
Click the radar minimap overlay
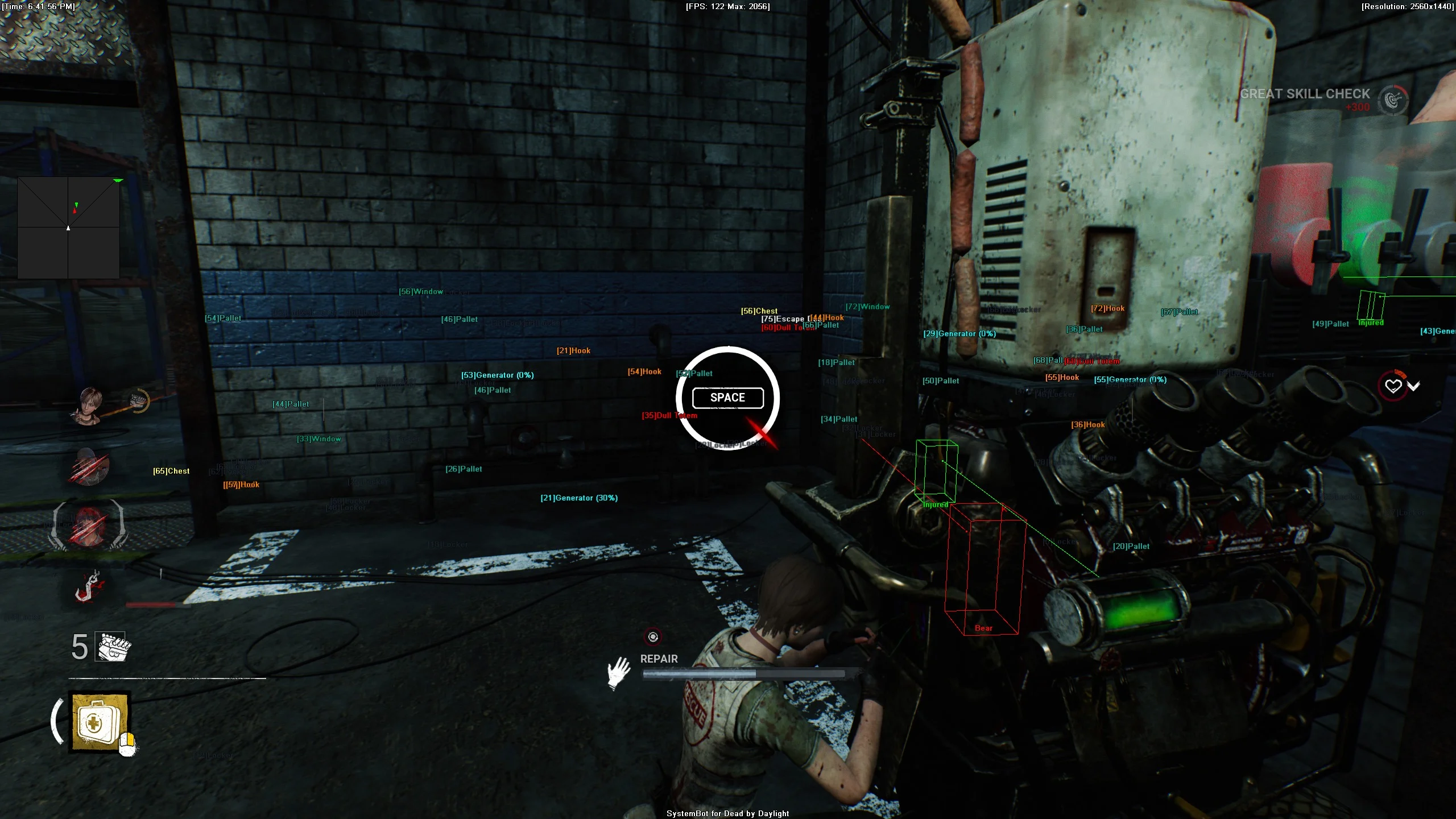(68, 227)
